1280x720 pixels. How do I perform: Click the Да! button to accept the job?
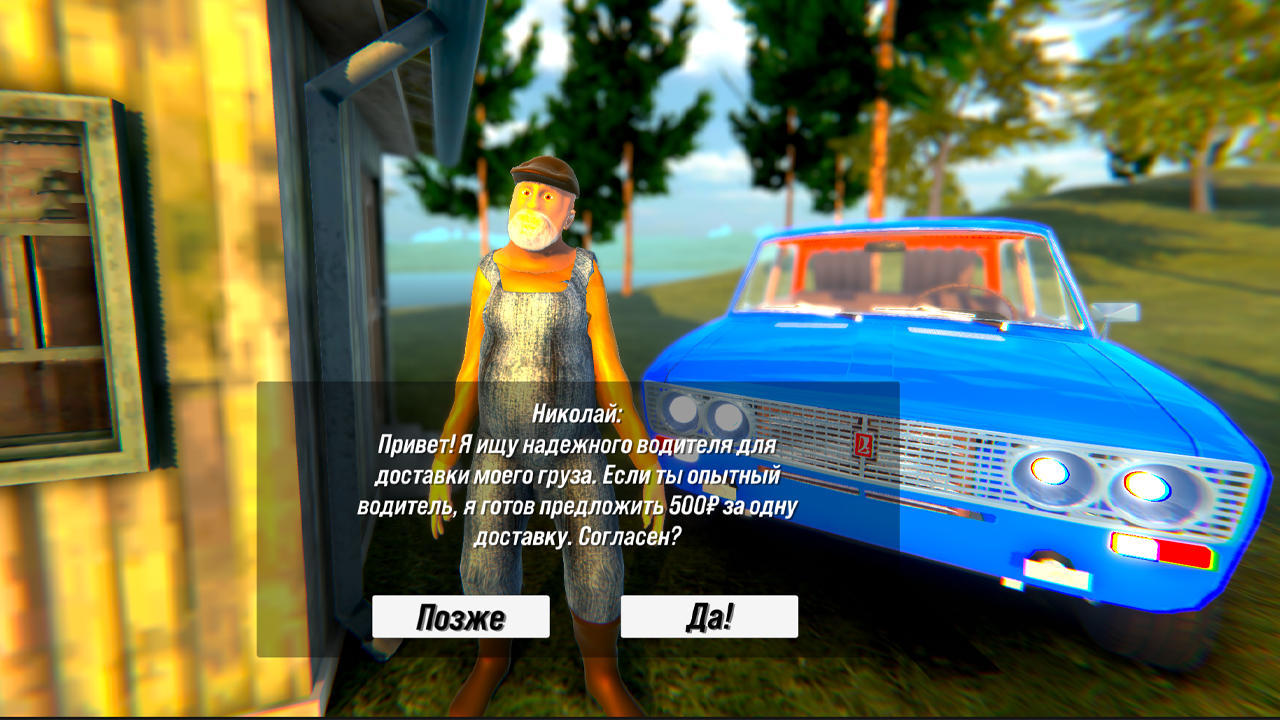point(708,618)
